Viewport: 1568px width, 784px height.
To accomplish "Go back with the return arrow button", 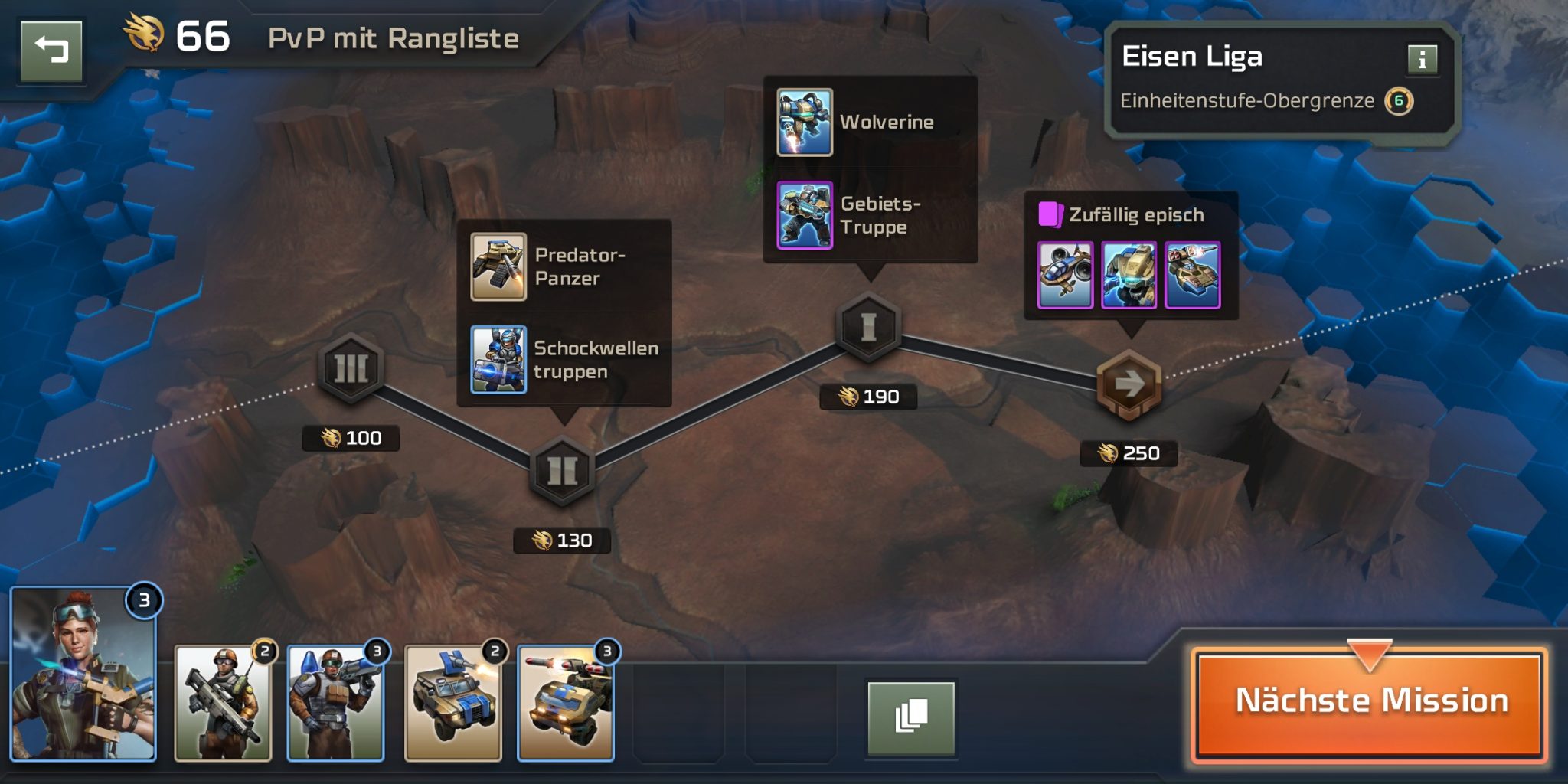I will [51, 51].
